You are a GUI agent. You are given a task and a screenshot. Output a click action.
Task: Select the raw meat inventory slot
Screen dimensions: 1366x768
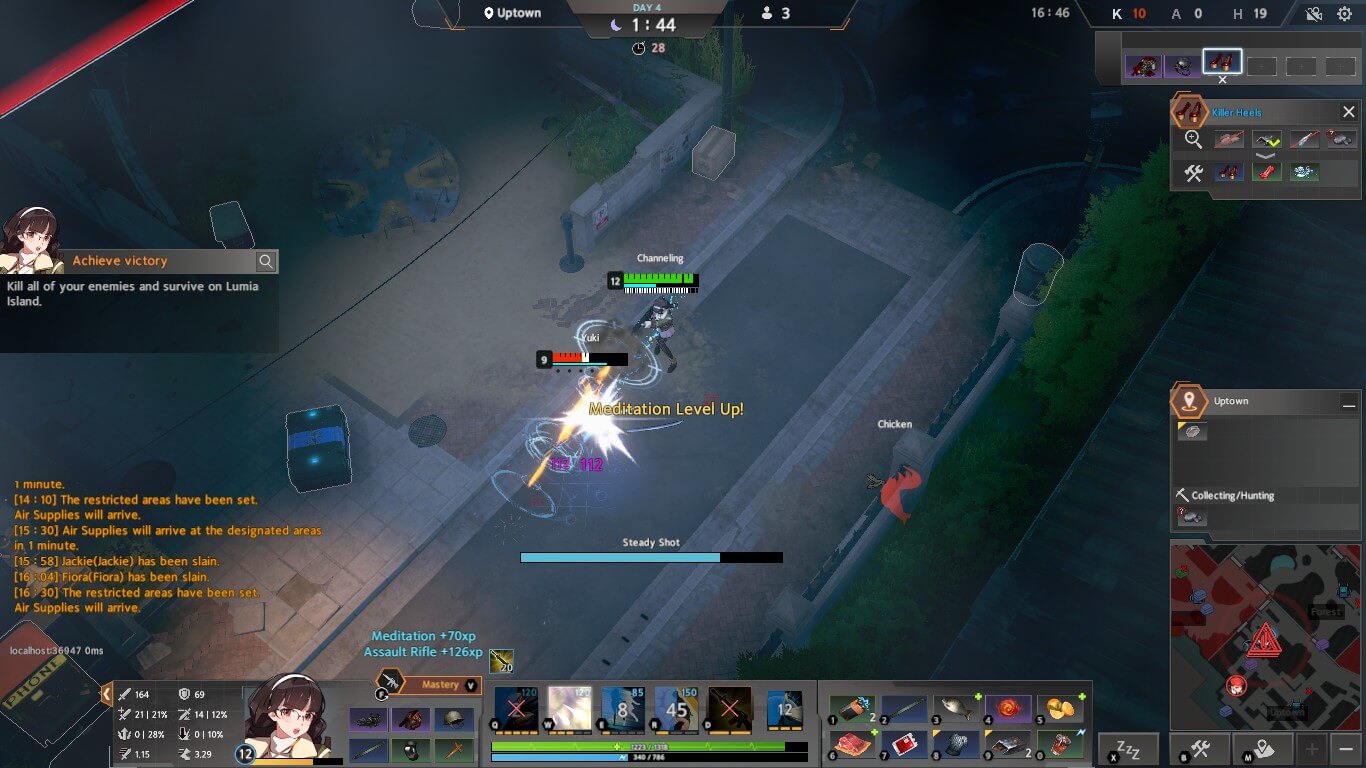(x=852, y=745)
